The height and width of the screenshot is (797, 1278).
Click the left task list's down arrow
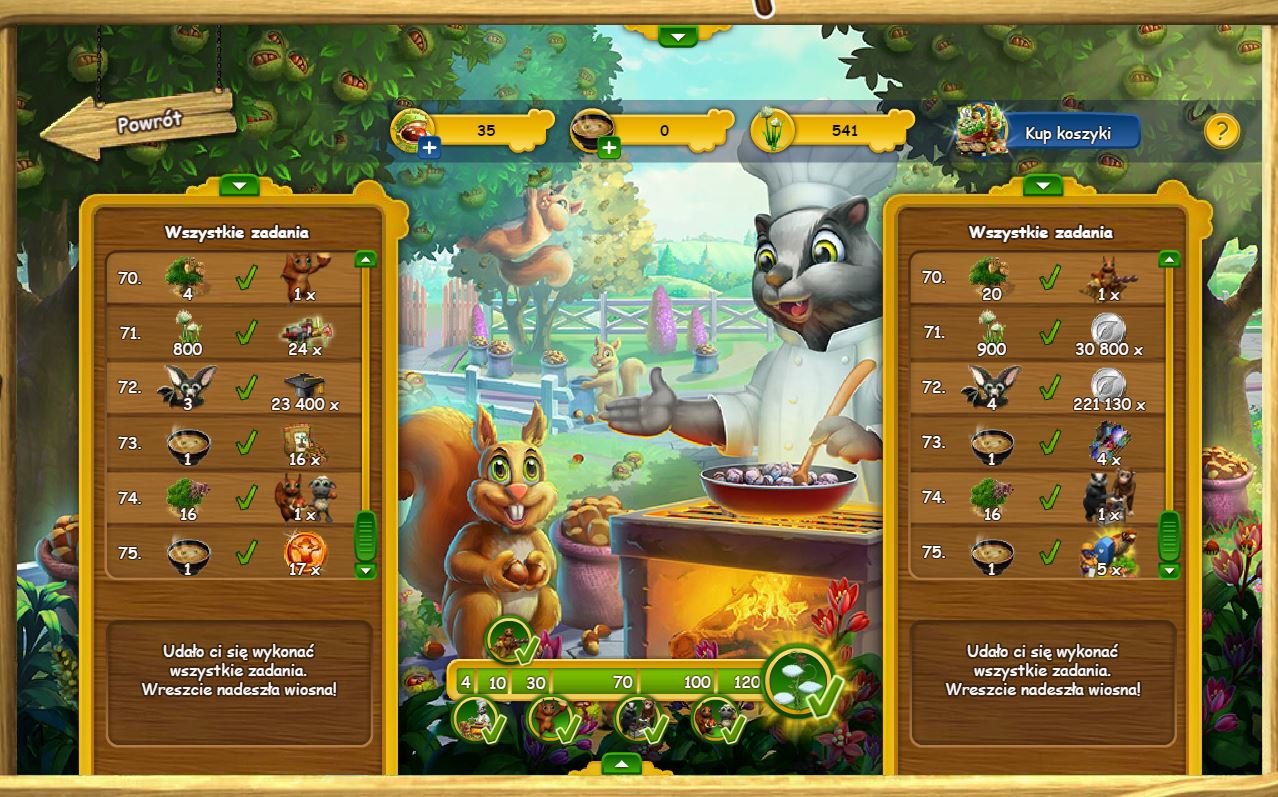365,570
